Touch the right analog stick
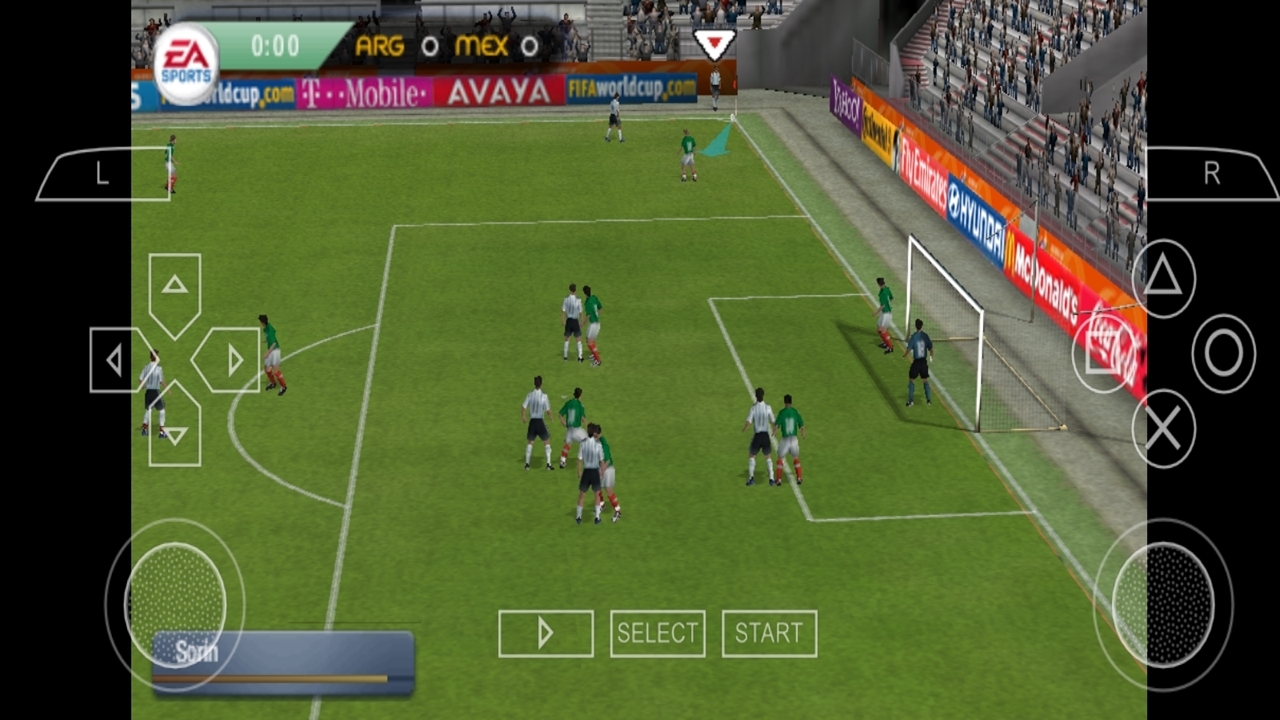Viewport: 1280px width, 720px height. (x=1163, y=604)
